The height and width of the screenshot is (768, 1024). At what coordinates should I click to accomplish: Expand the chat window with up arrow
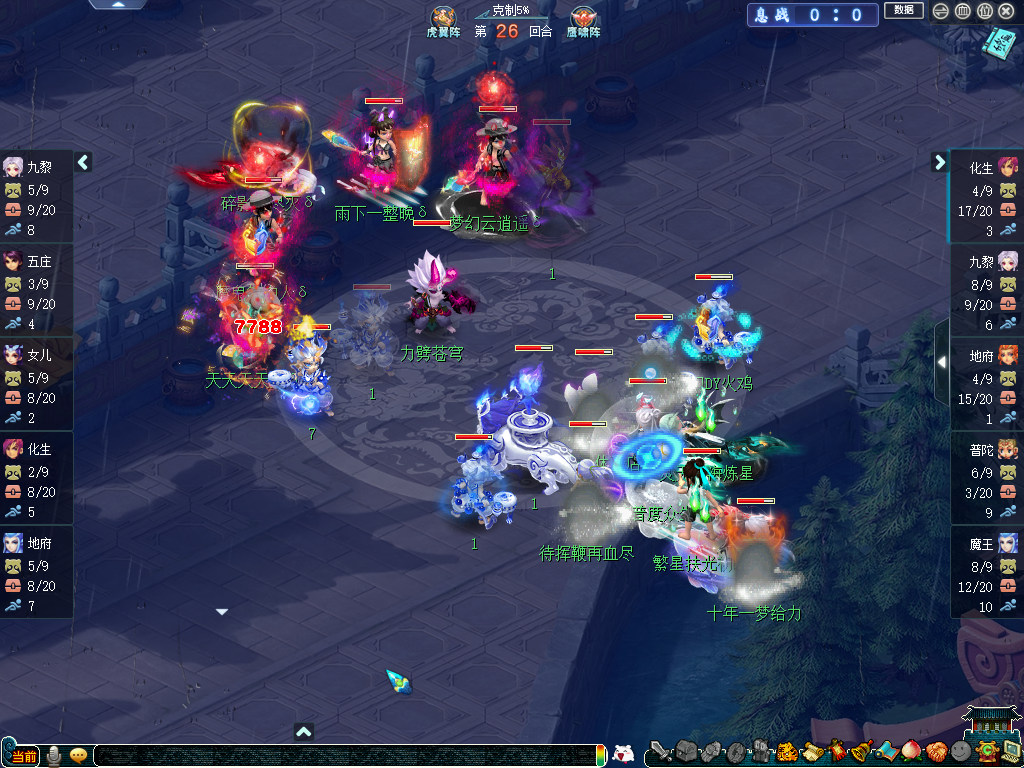click(x=305, y=732)
